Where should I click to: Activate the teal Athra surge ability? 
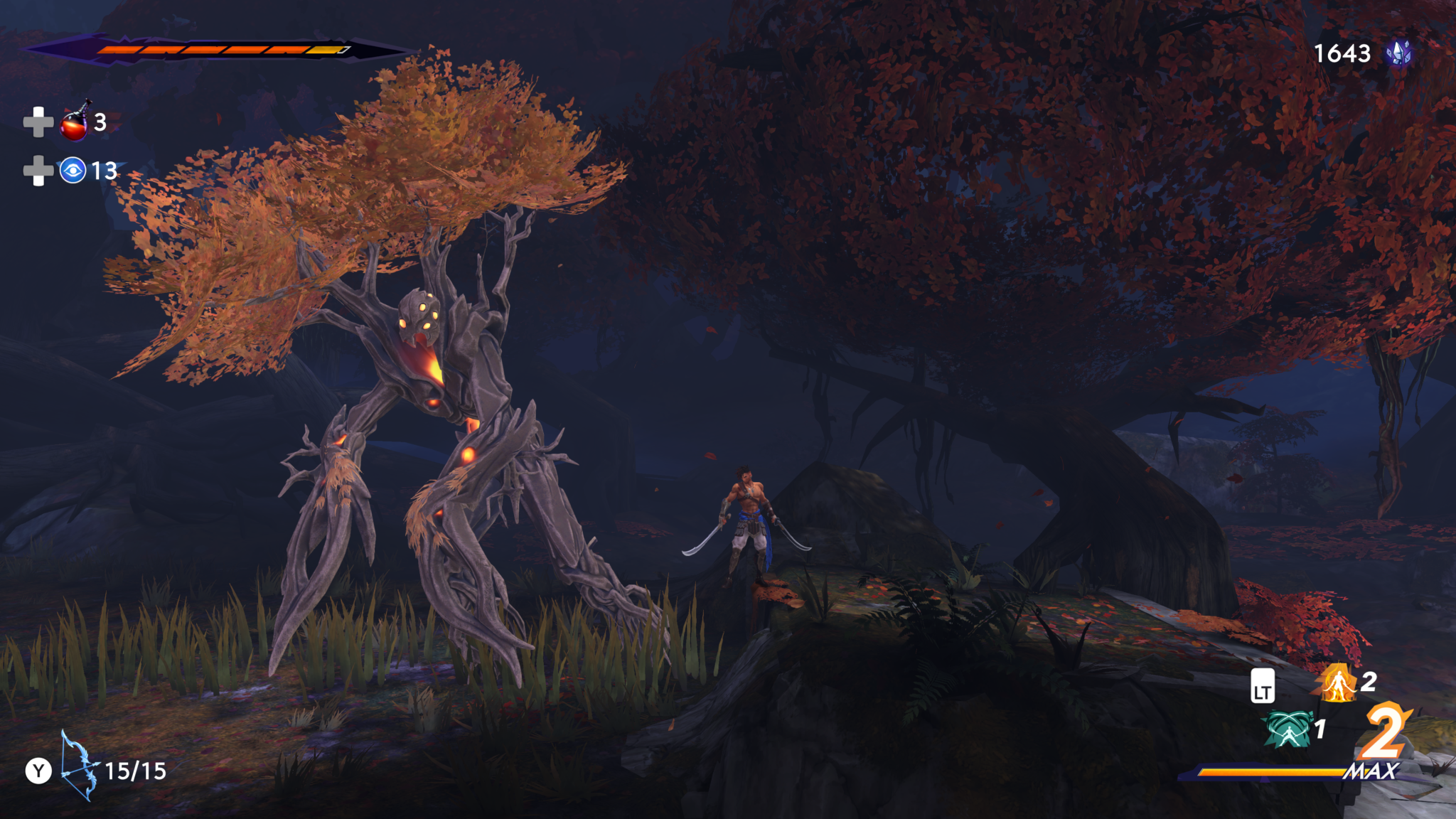click(x=1288, y=729)
